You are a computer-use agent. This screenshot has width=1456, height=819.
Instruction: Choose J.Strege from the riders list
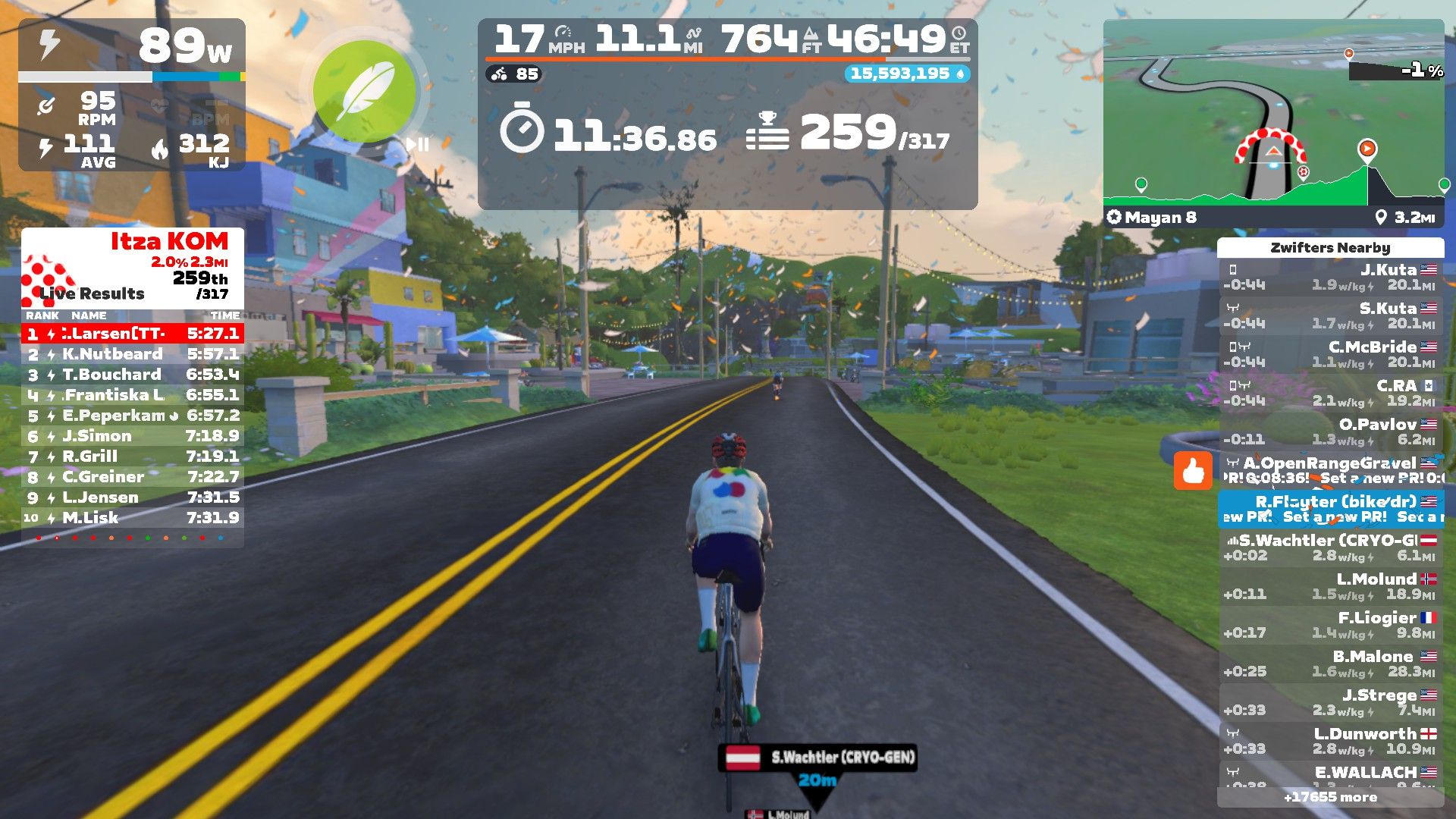(1331, 703)
